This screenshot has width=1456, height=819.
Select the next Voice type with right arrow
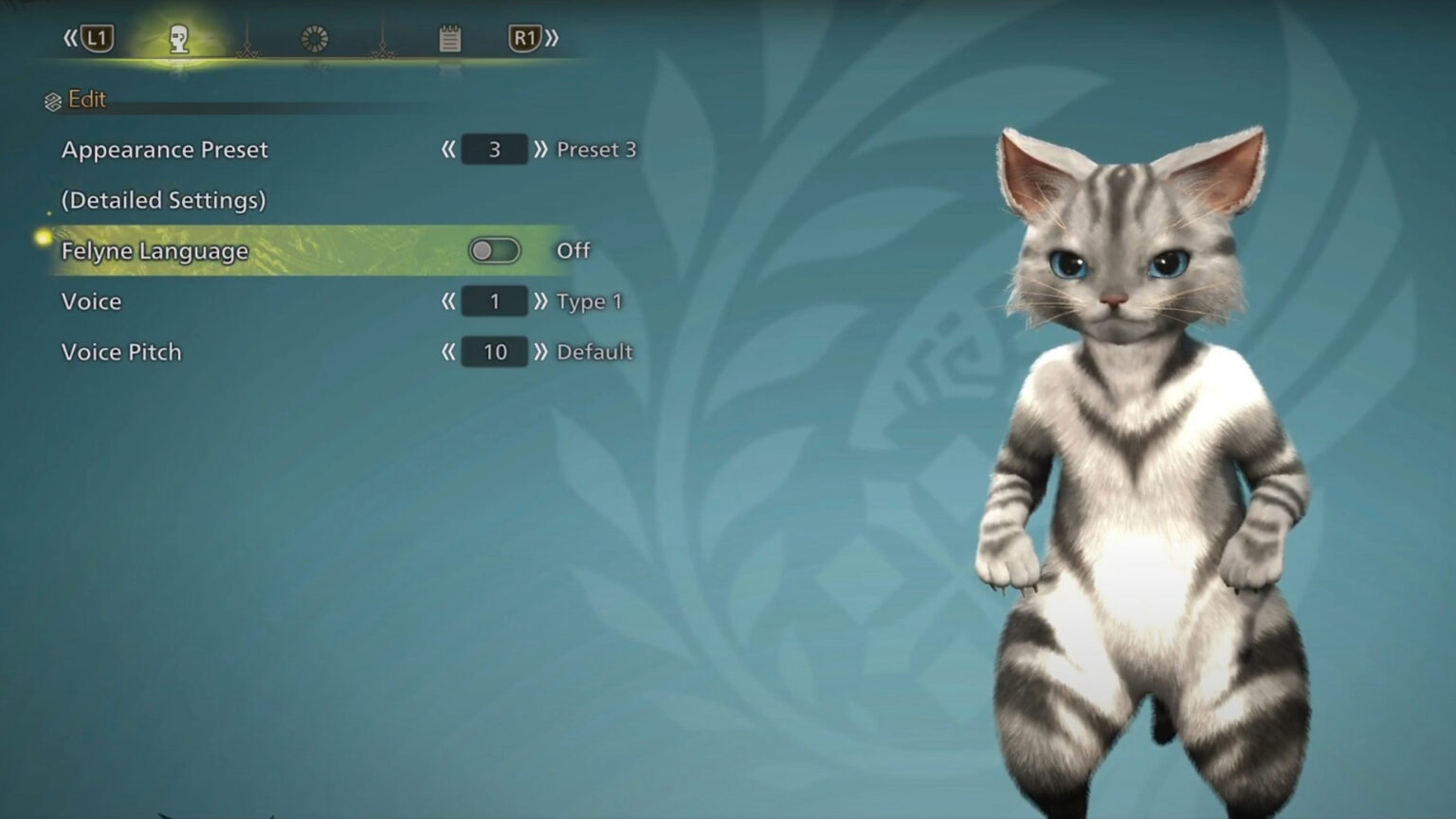(540, 300)
